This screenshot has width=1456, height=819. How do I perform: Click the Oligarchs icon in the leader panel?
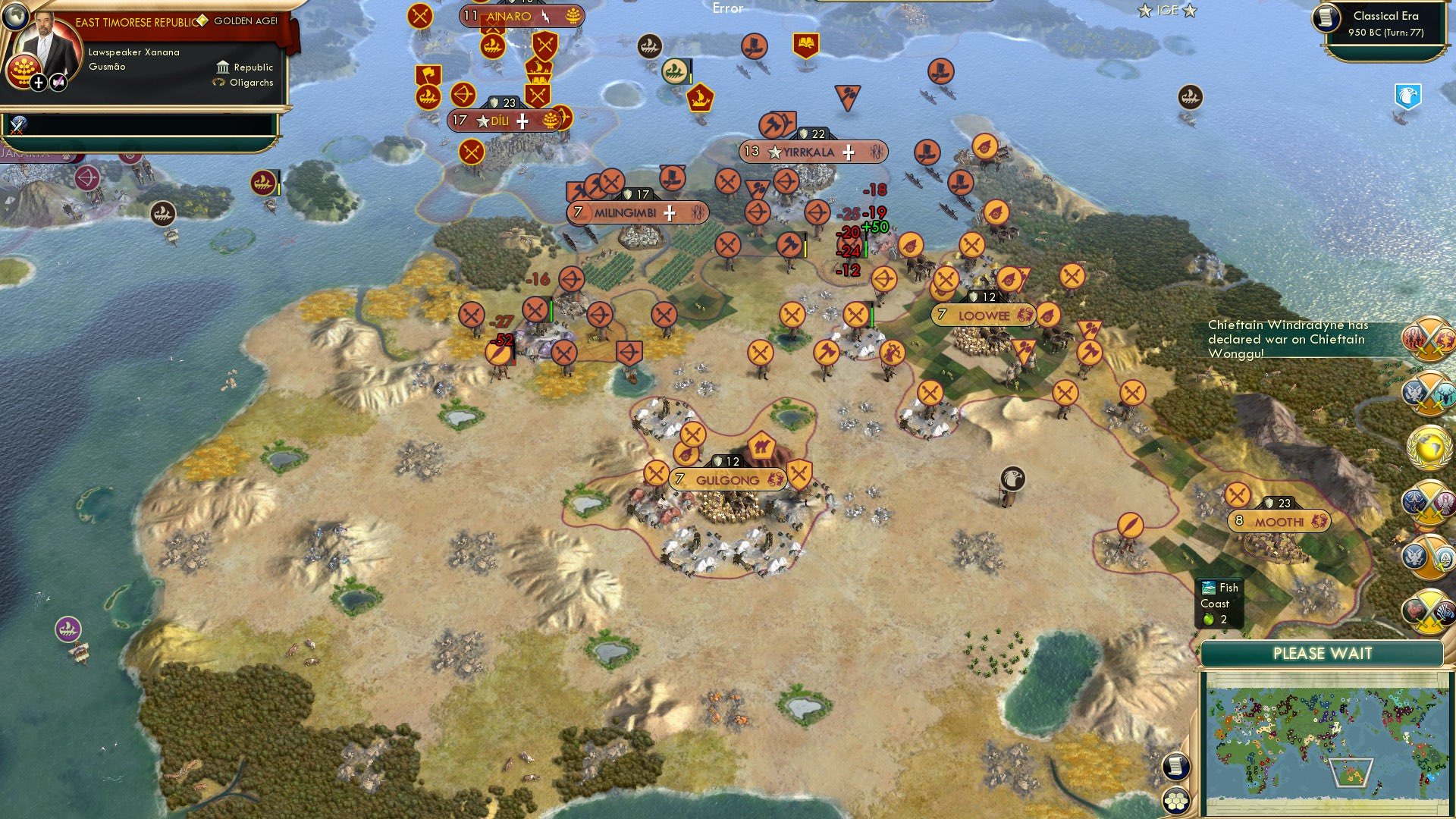(x=220, y=82)
